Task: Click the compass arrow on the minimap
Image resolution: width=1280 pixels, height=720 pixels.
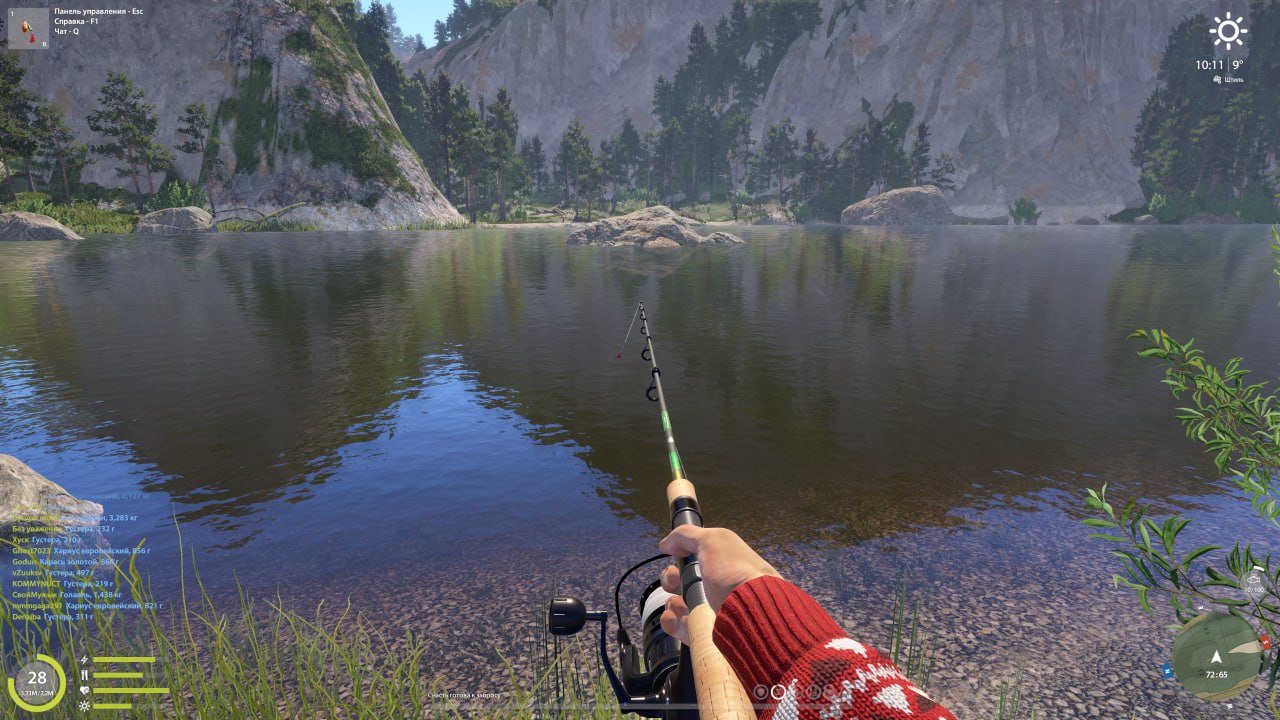Action: (x=1216, y=658)
